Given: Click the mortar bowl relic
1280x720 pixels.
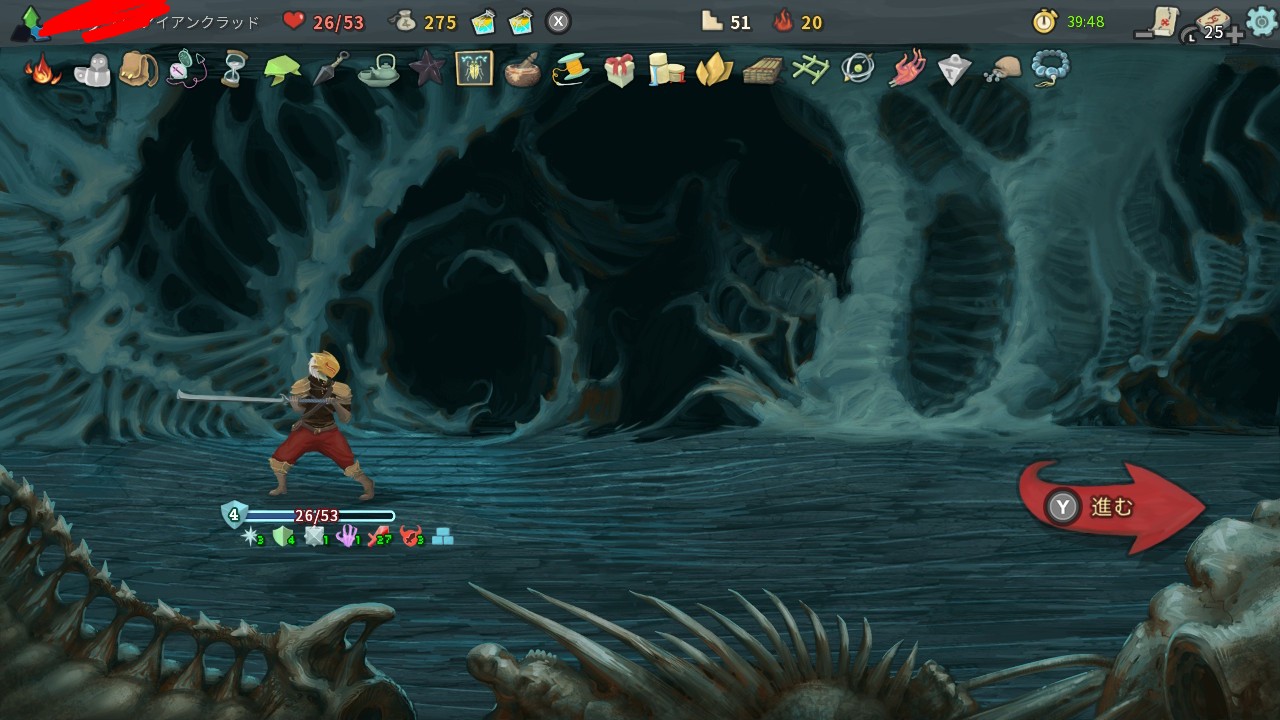Looking at the screenshot, I should pos(522,71).
